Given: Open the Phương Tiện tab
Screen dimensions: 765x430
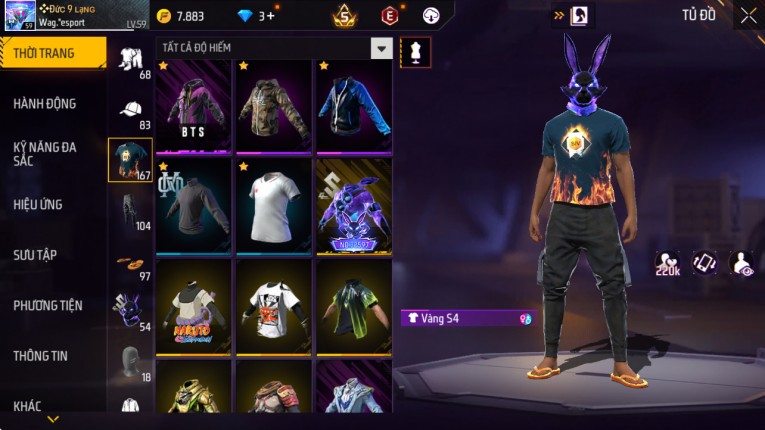Looking at the screenshot, I should (48, 305).
